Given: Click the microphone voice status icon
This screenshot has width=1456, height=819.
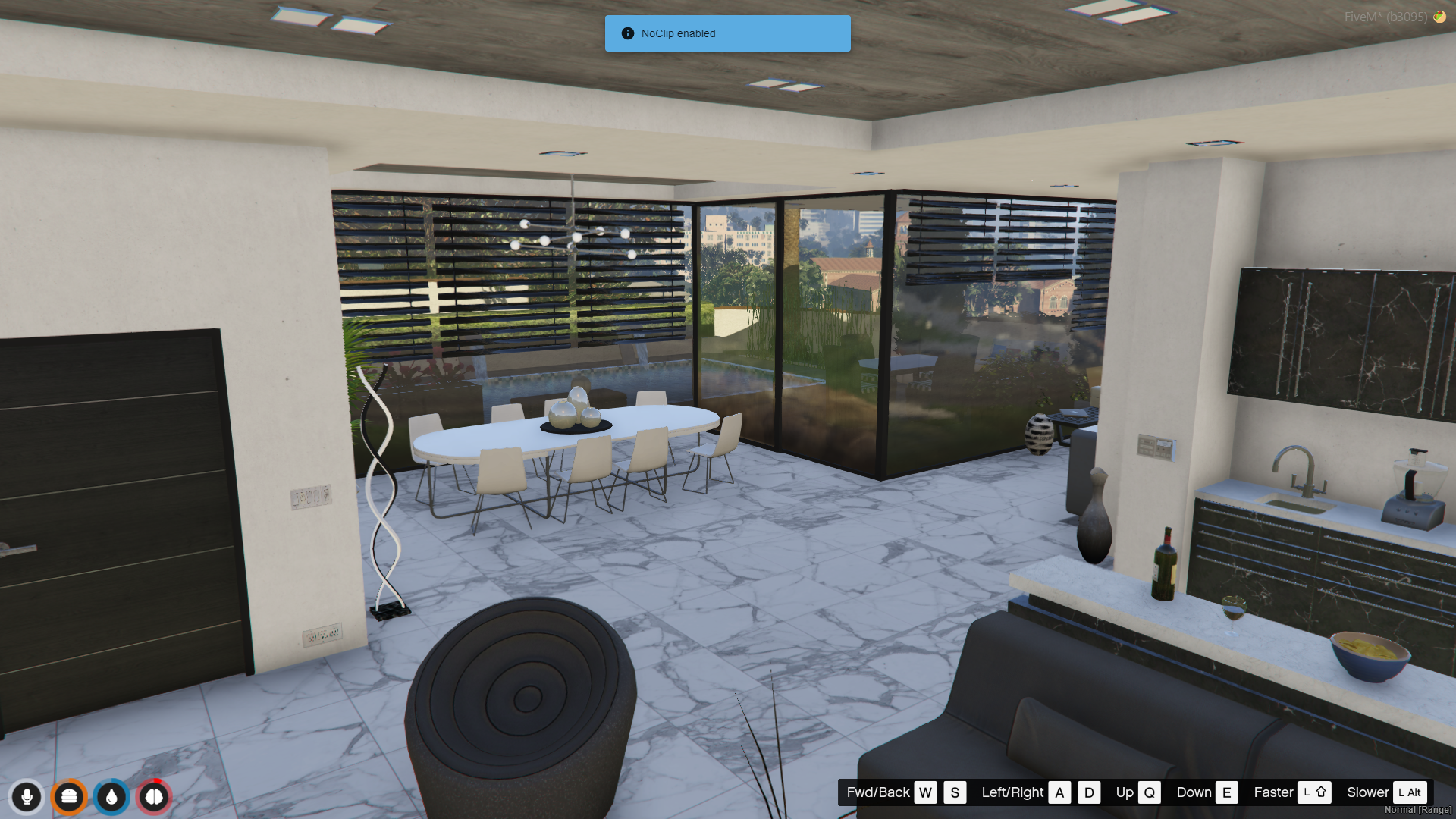Looking at the screenshot, I should point(27,797).
